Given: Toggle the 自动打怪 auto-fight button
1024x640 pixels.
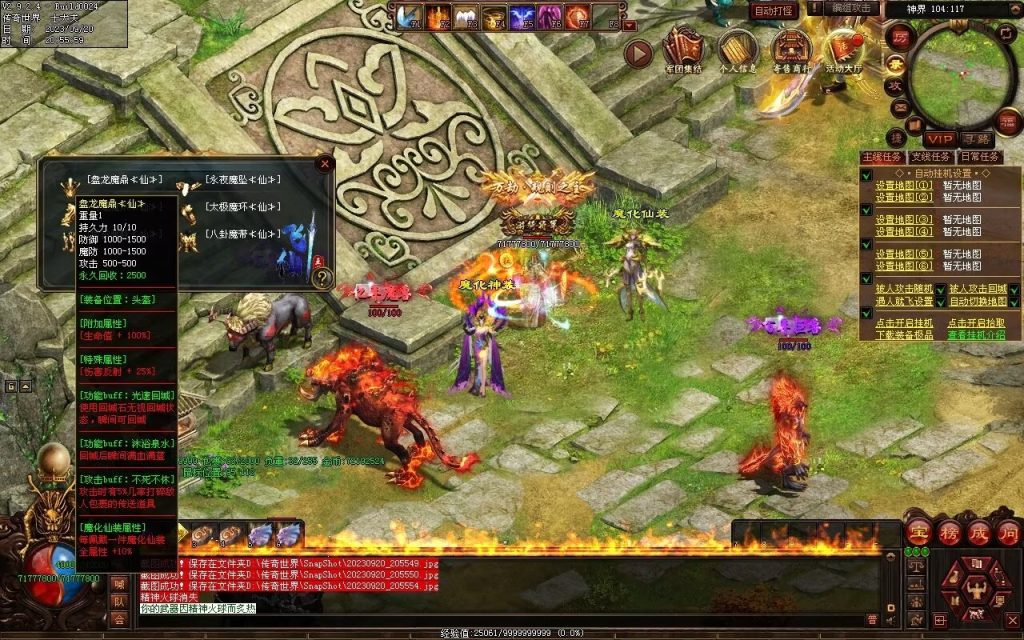Looking at the screenshot, I should tap(775, 11).
